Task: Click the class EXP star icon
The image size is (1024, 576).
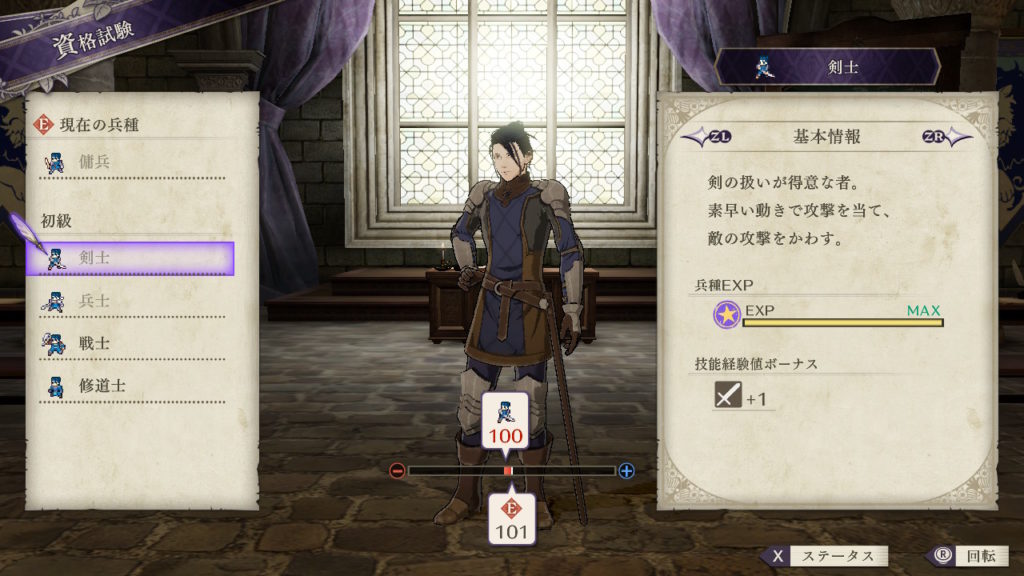Action: click(727, 316)
